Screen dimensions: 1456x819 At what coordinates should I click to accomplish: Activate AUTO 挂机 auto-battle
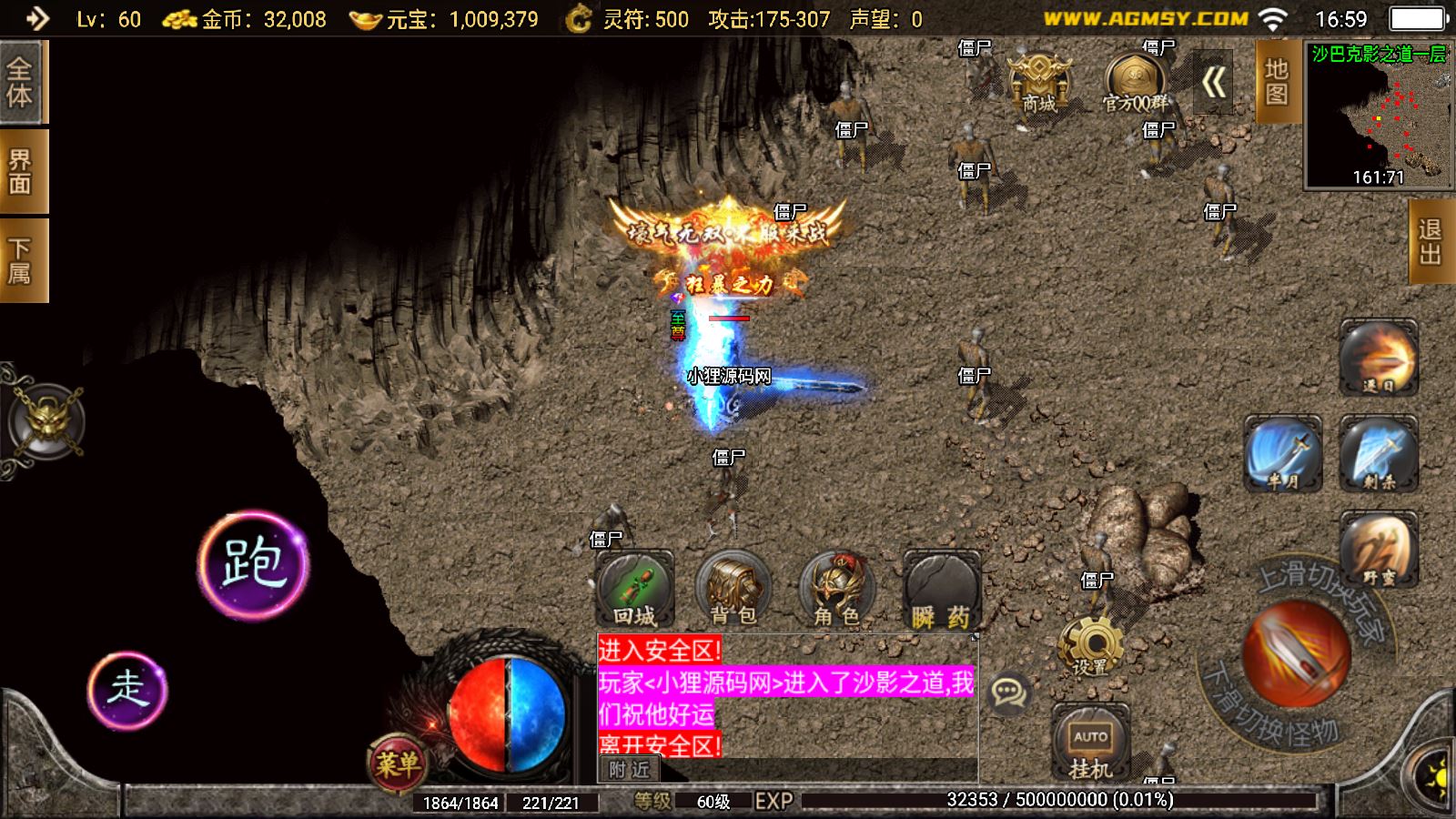[x=1090, y=743]
